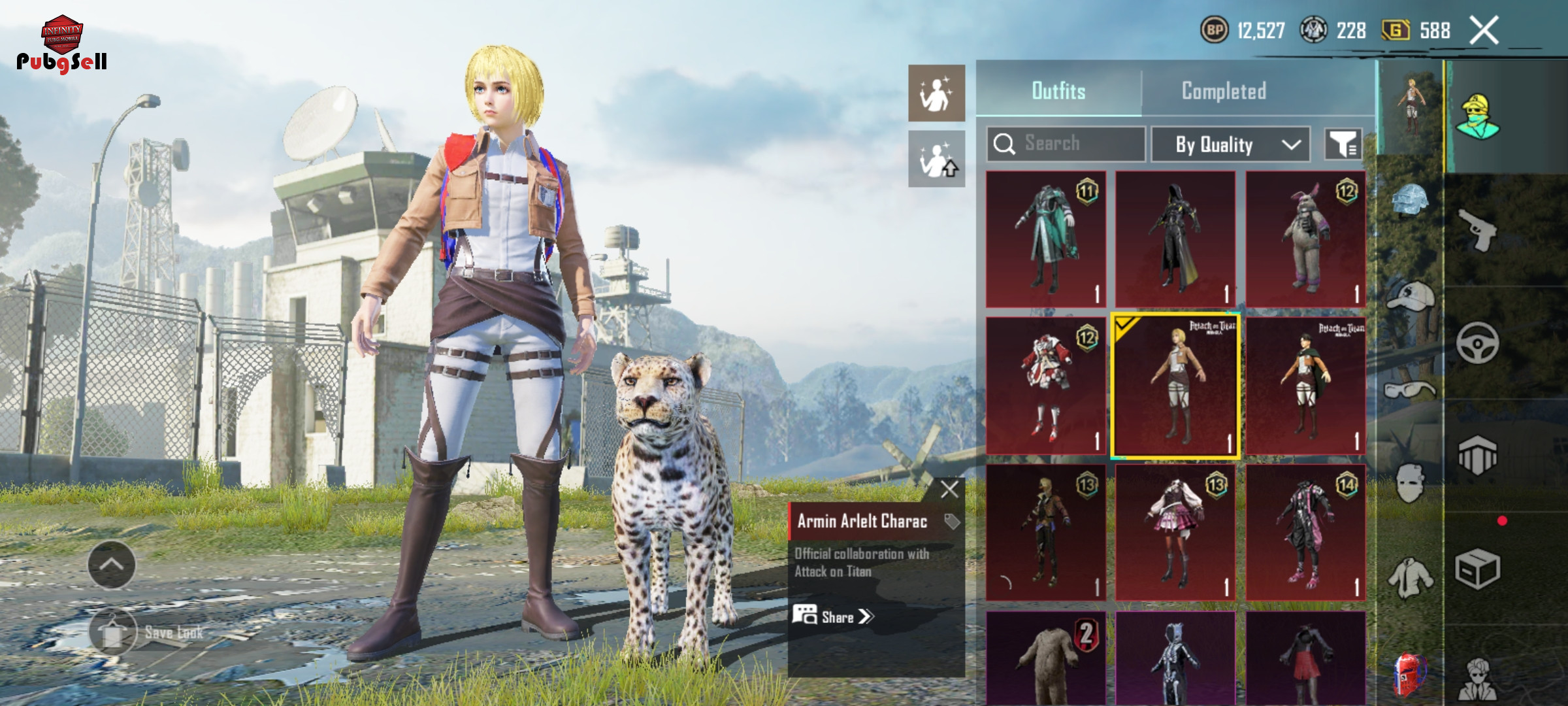The image size is (1568, 706).
Task: Choose the bunny suit outfit level 12
Action: 1305,239
